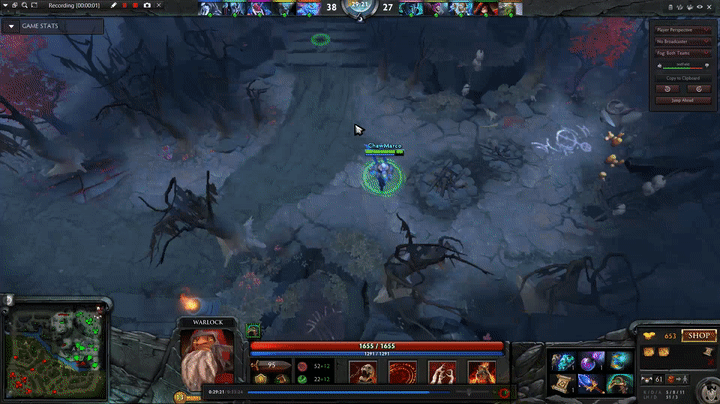Activate Warlock's Shadow Word ability
The image size is (720, 404).
[401, 373]
